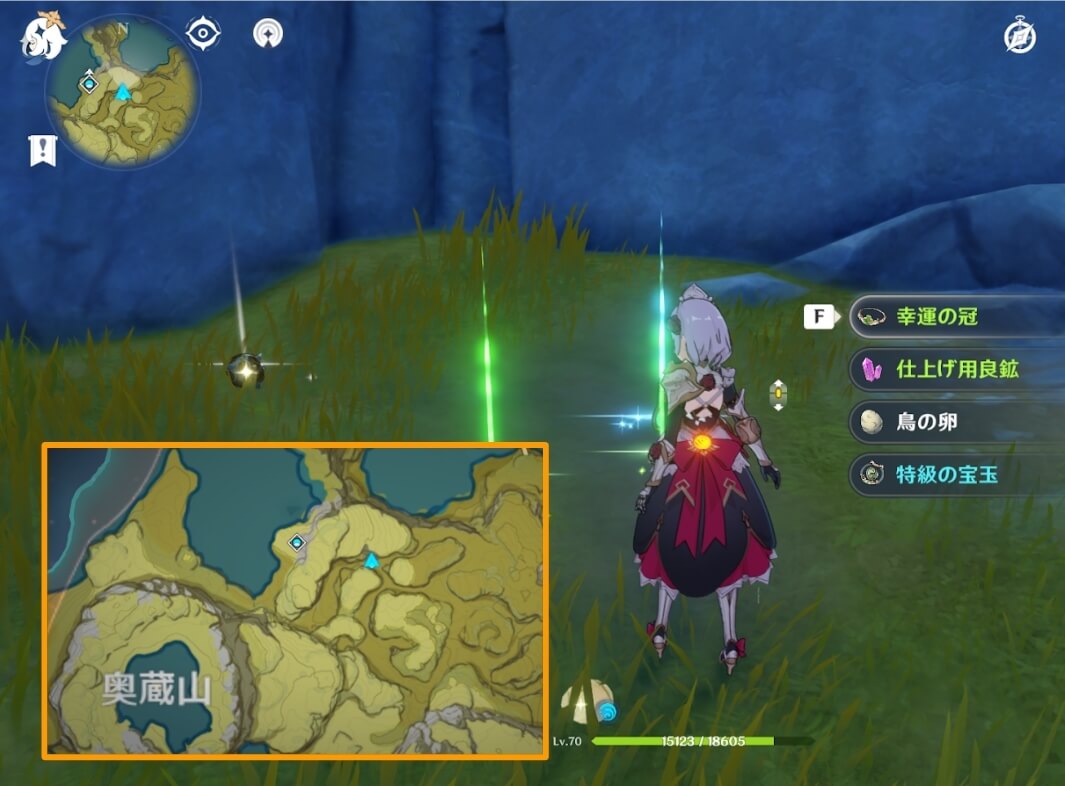Open the Paimon menu icon
Screen dimensions: 1065x786
tap(42, 37)
